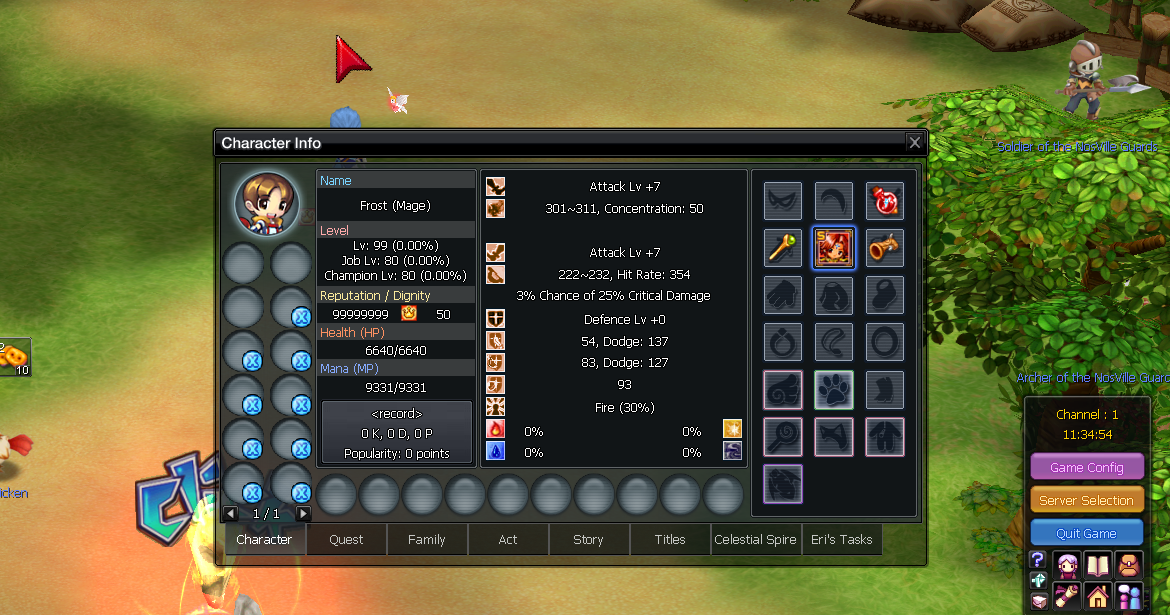Click the Game Config button
Viewport: 1170px width, 615px height.
(x=1086, y=467)
